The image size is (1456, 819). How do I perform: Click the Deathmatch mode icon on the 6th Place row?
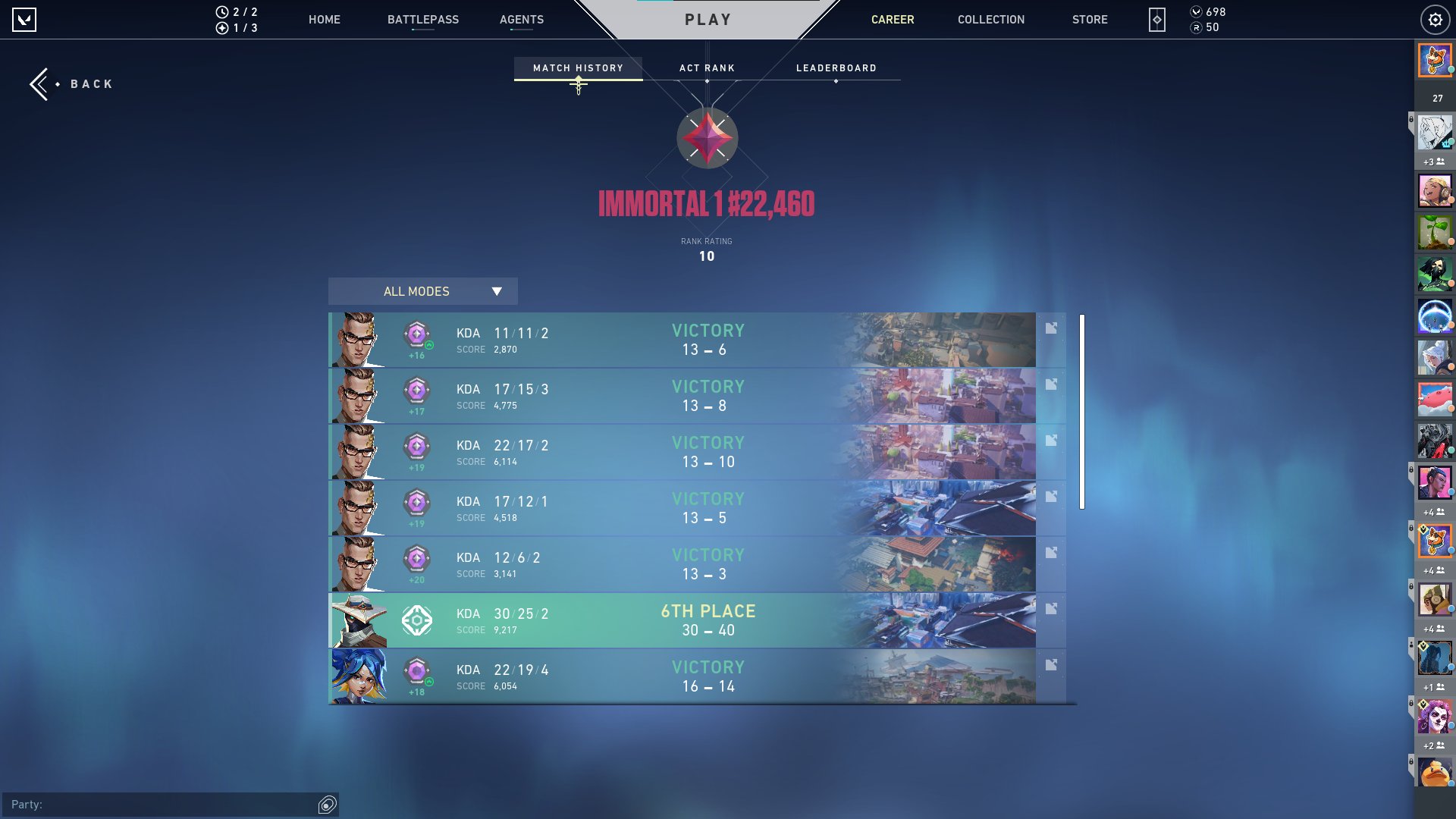coord(416,620)
